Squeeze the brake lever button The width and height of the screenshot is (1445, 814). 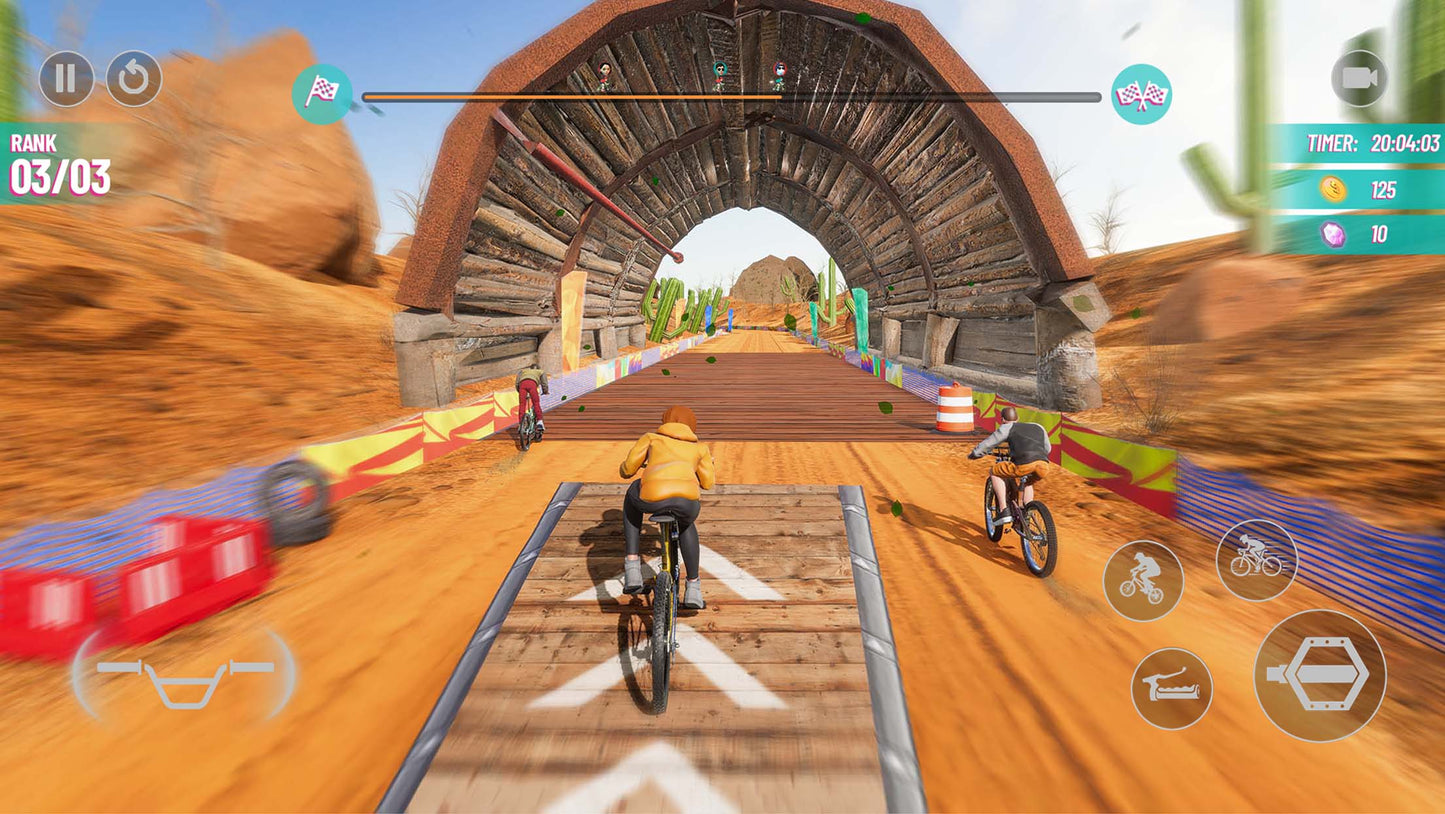pos(1172,688)
